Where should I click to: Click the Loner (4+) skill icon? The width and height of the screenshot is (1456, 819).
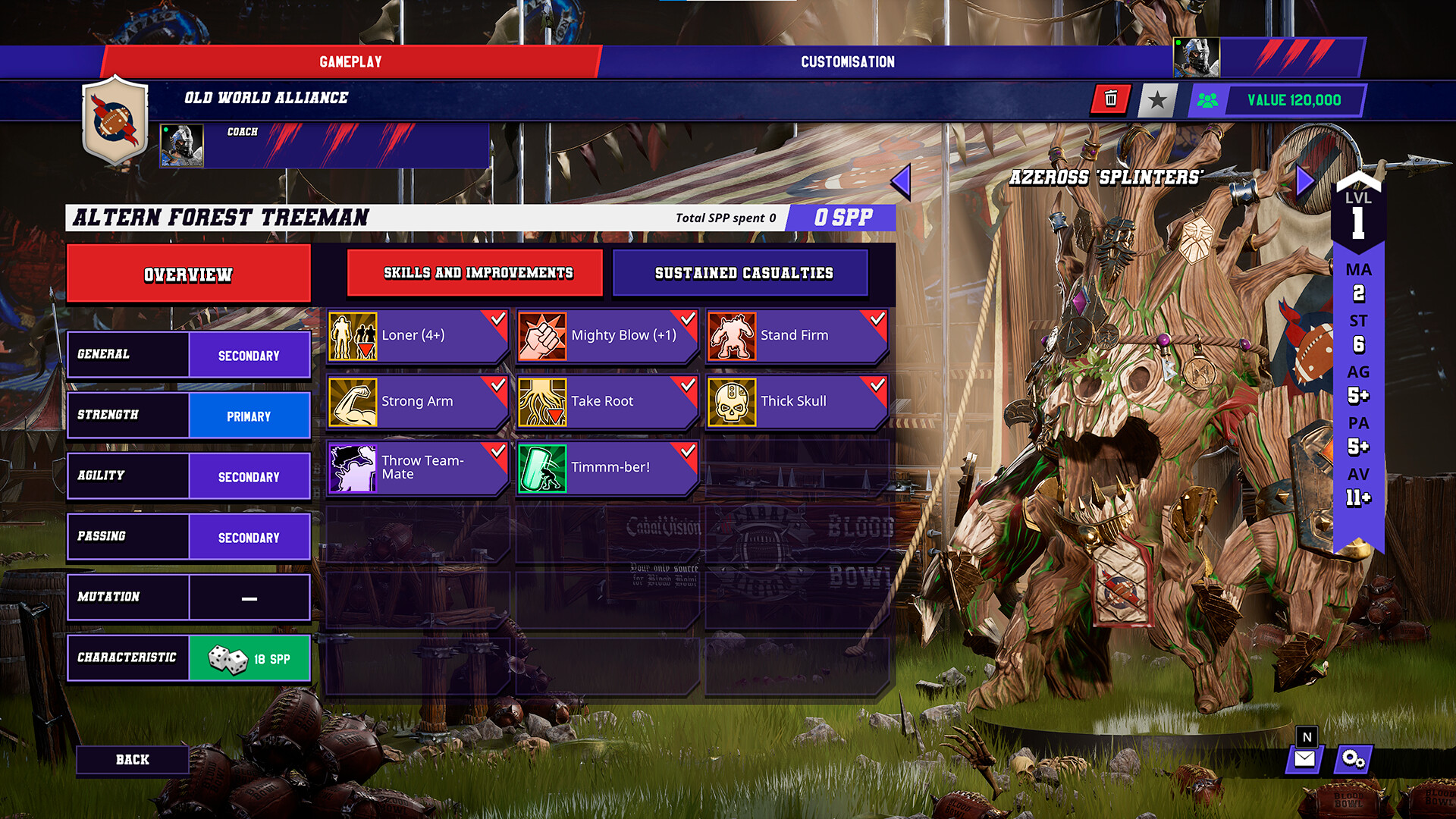pyautogui.click(x=353, y=335)
